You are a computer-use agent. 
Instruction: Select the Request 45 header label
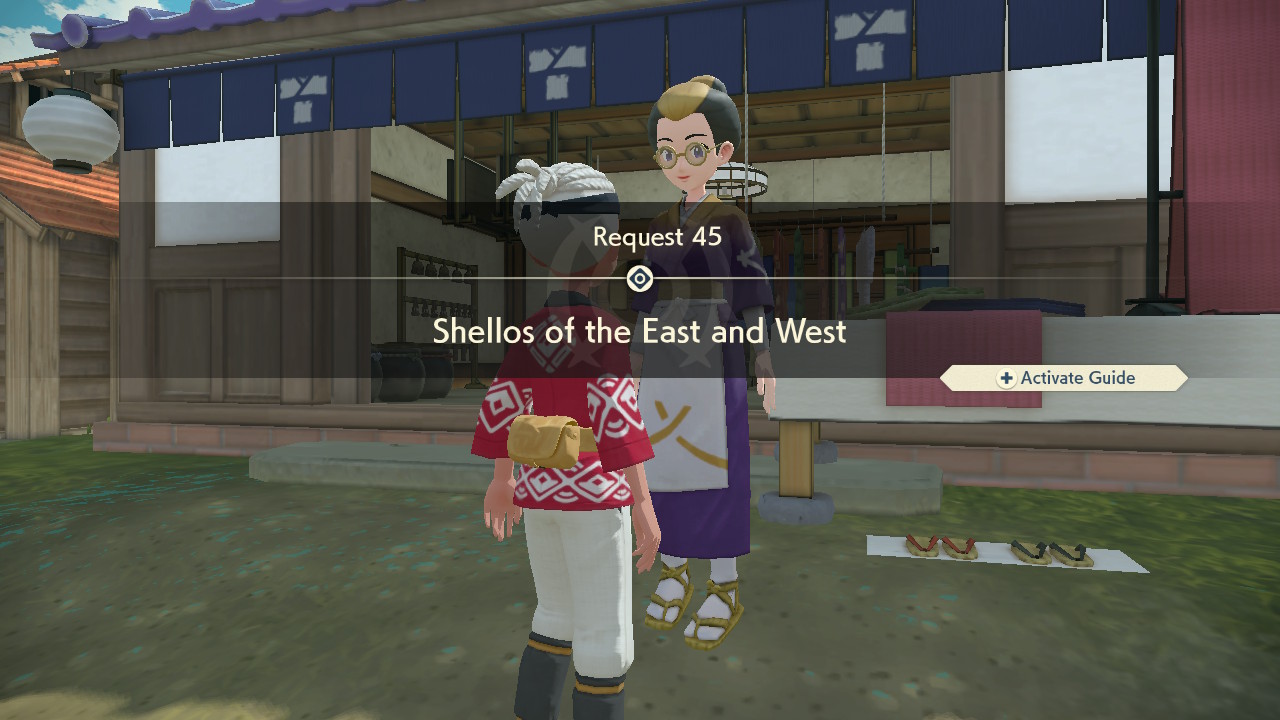tap(653, 237)
